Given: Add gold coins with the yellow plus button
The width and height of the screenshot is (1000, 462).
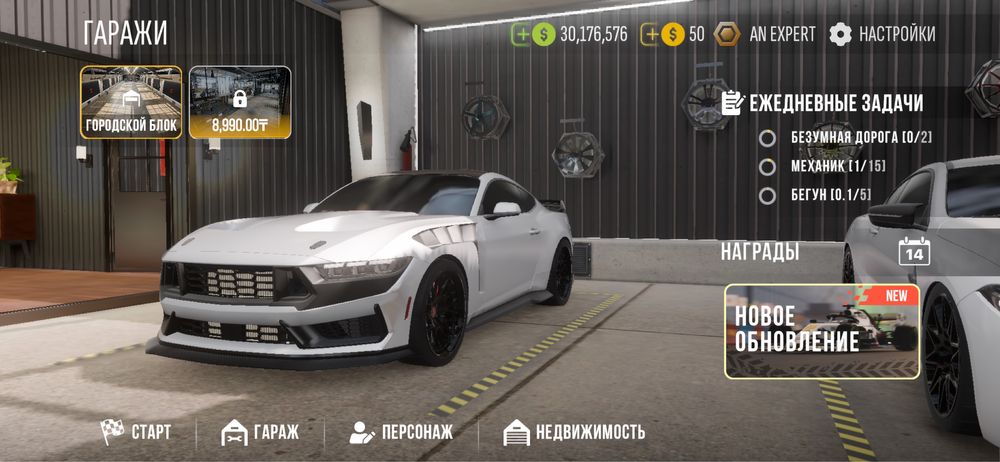Looking at the screenshot, I should pos(651,34).
